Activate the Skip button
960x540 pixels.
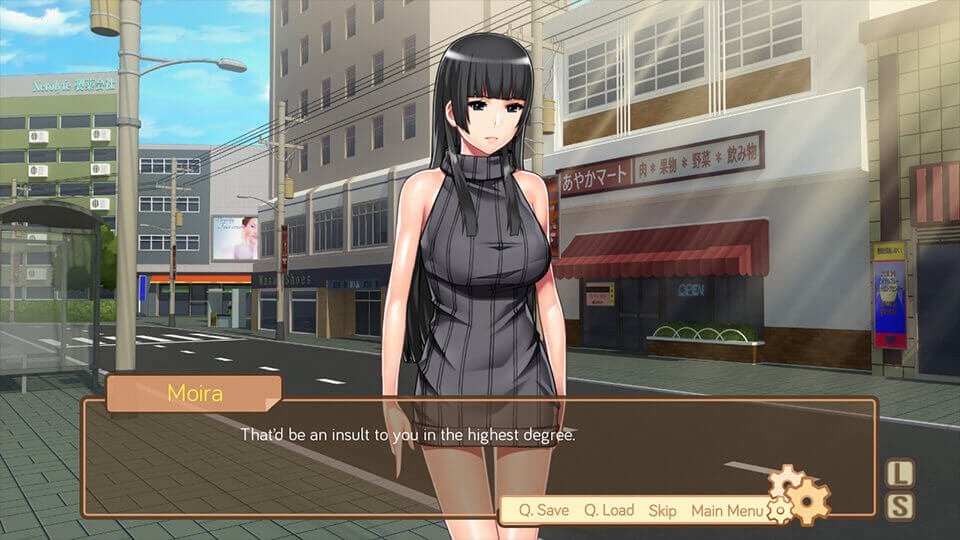[x=662, y=510]
